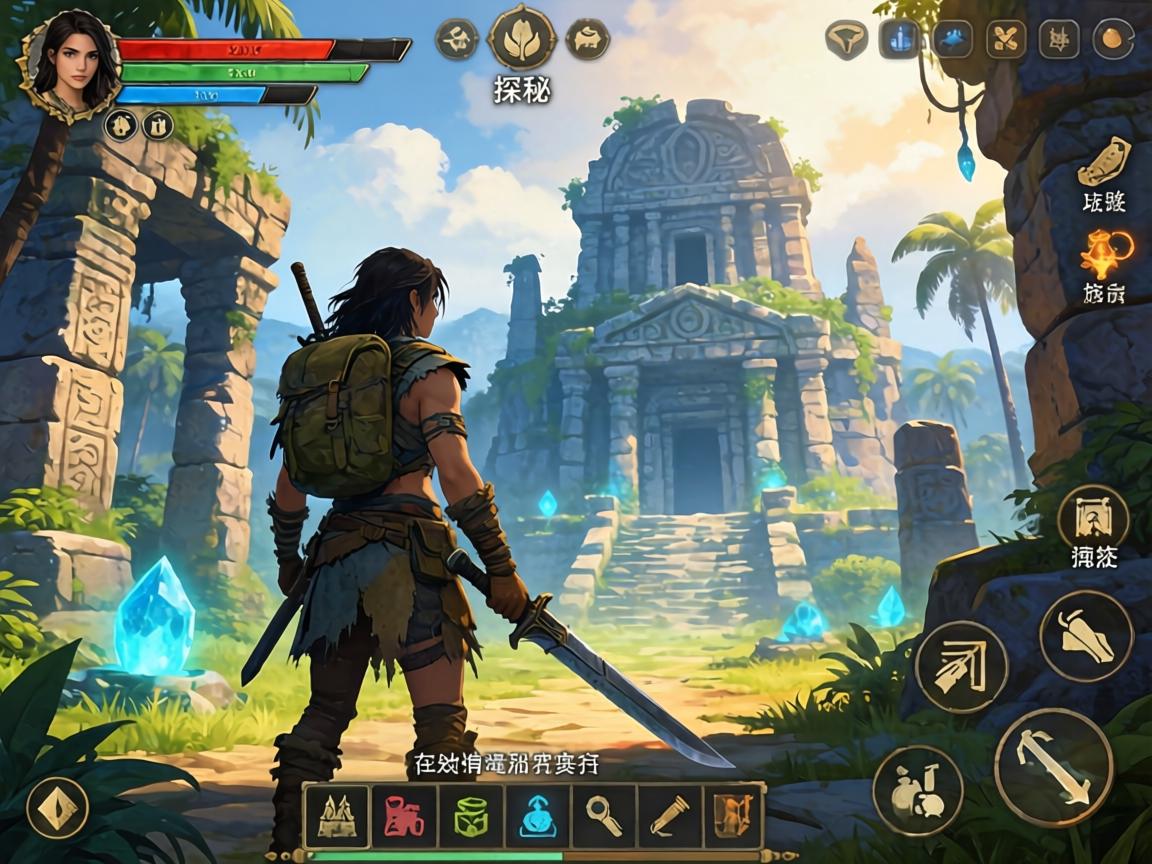Select the golden scroll icon on the right
The image size is (1152, 864).
1103,162
